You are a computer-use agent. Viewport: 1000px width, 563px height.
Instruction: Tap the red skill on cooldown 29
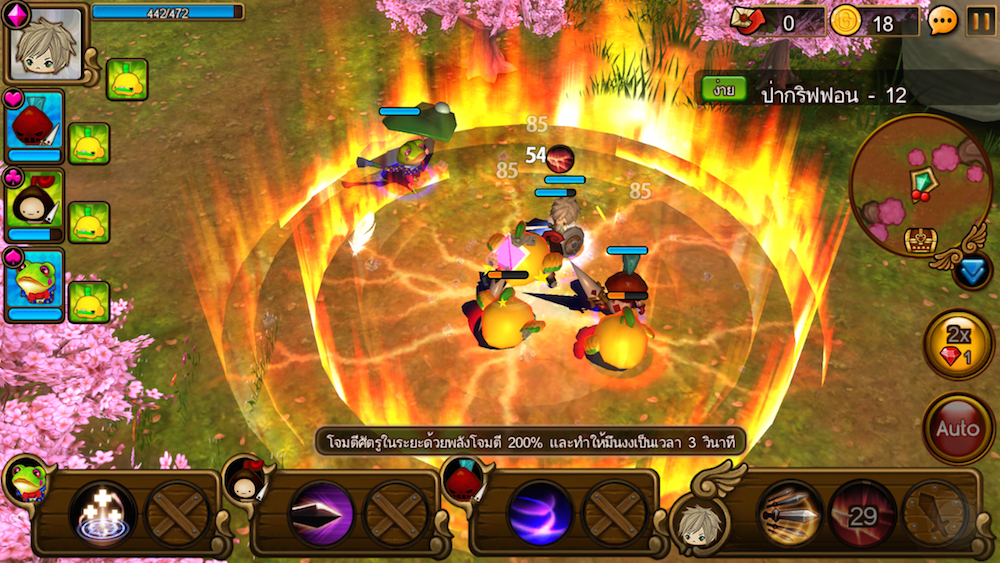pos(861,514)
